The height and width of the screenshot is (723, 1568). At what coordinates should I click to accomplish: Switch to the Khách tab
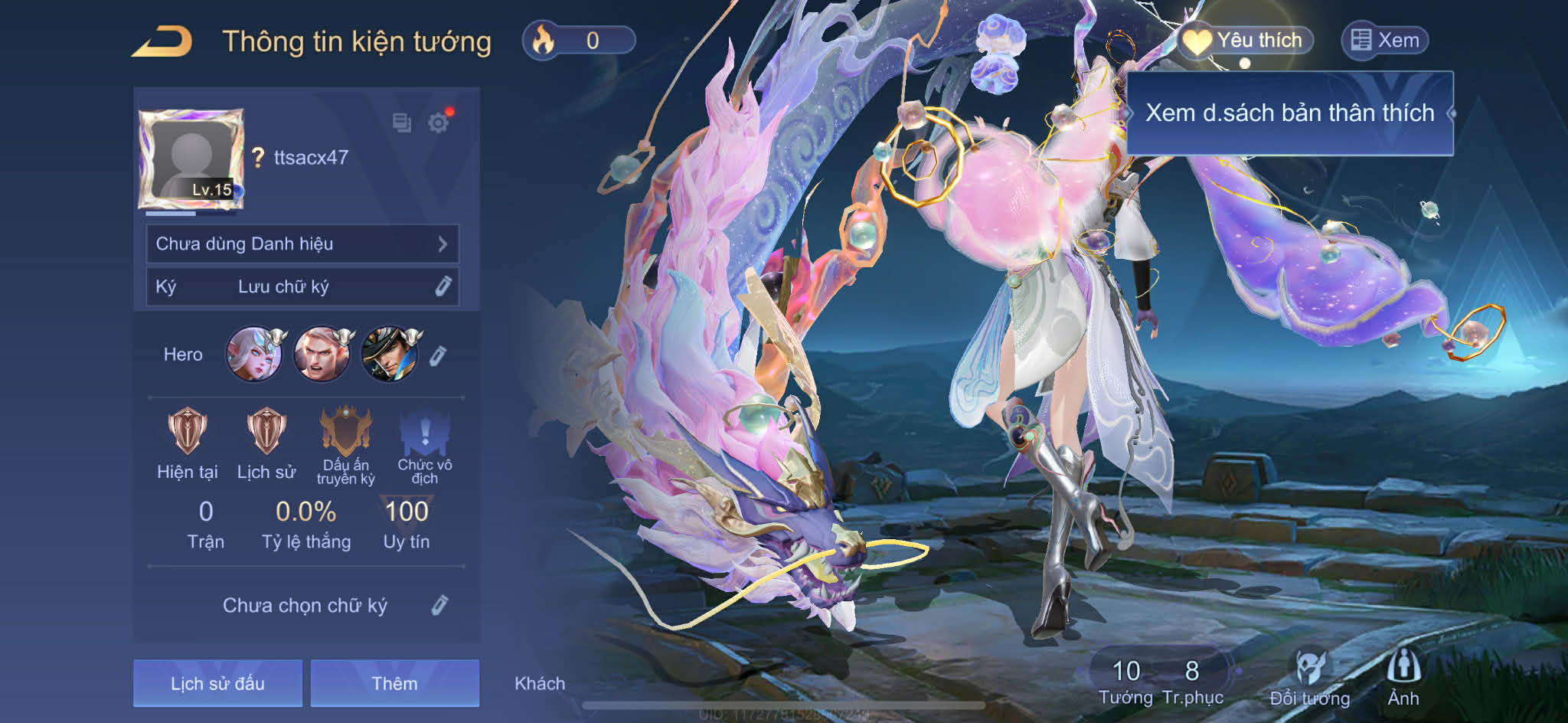coord(540,683)
